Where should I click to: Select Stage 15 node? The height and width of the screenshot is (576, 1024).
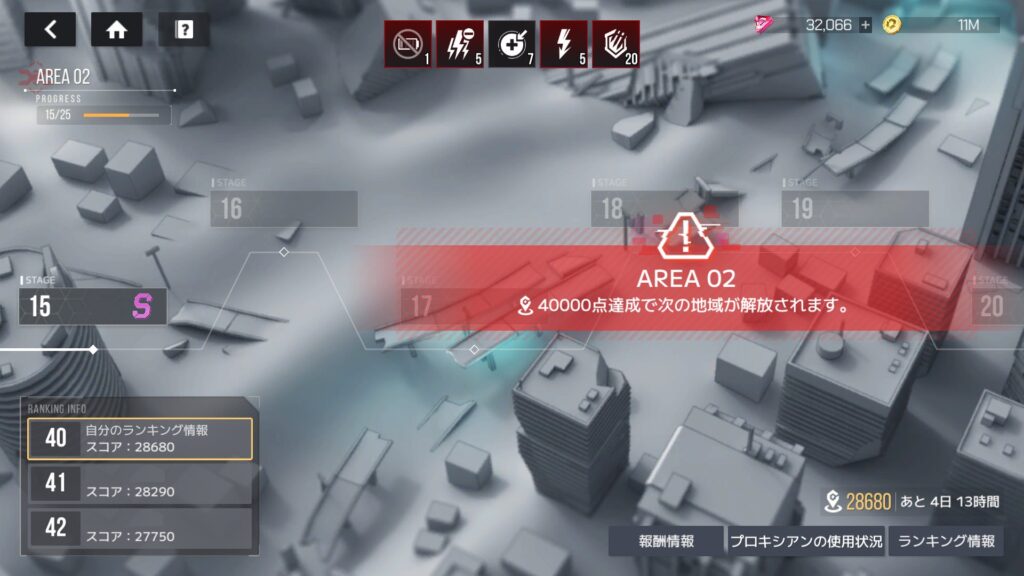point(93,306)
